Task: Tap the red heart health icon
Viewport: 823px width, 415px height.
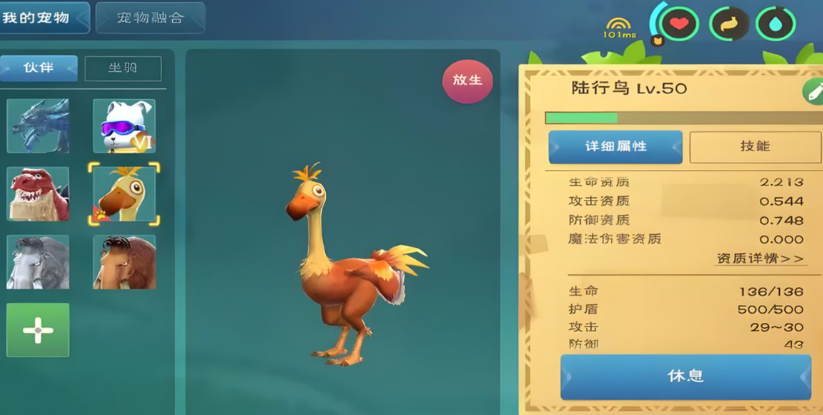Action: [680, 24]
